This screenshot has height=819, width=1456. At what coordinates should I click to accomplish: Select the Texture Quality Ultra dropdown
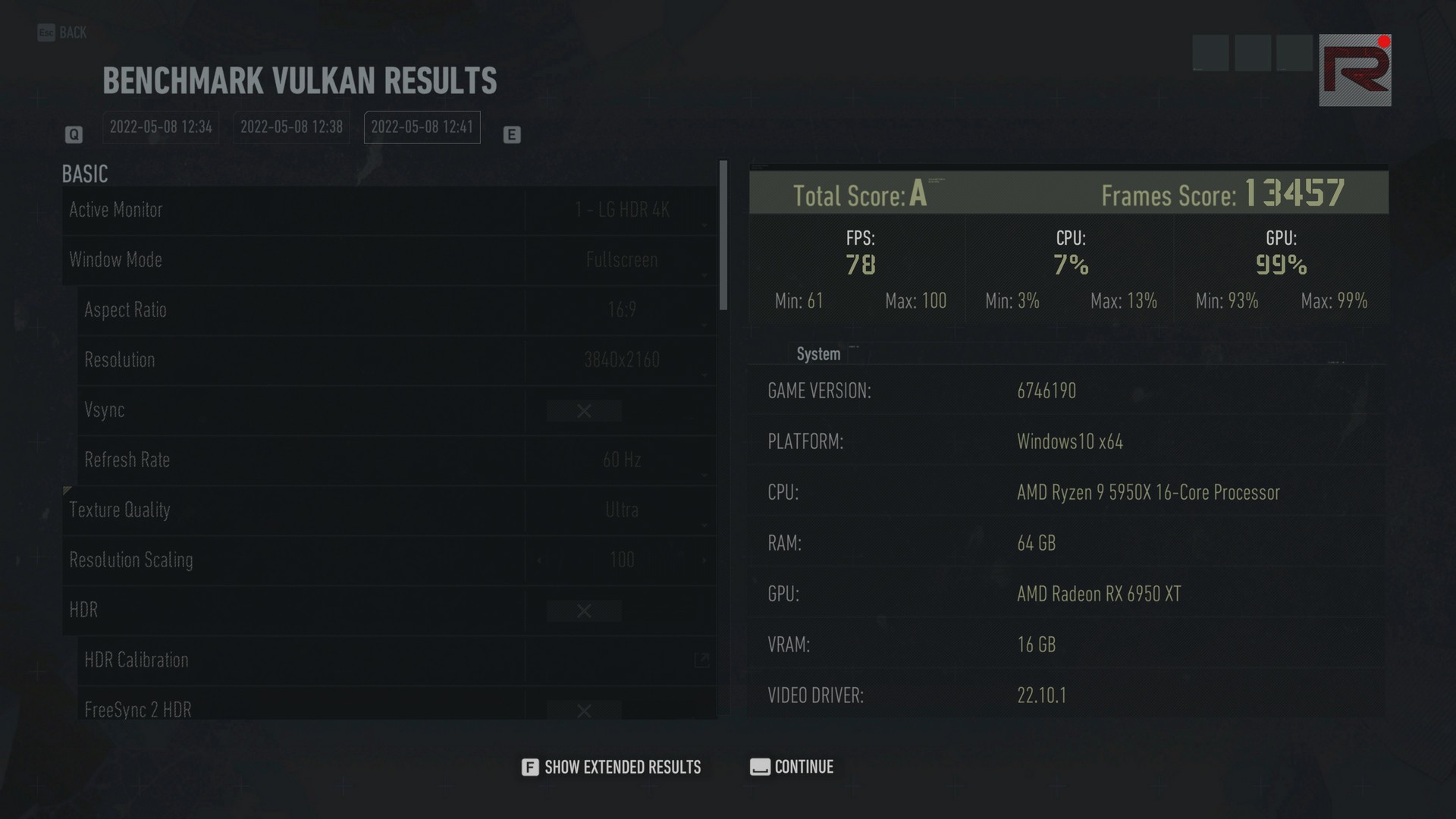pyautogui.click(x=621, y=510)
